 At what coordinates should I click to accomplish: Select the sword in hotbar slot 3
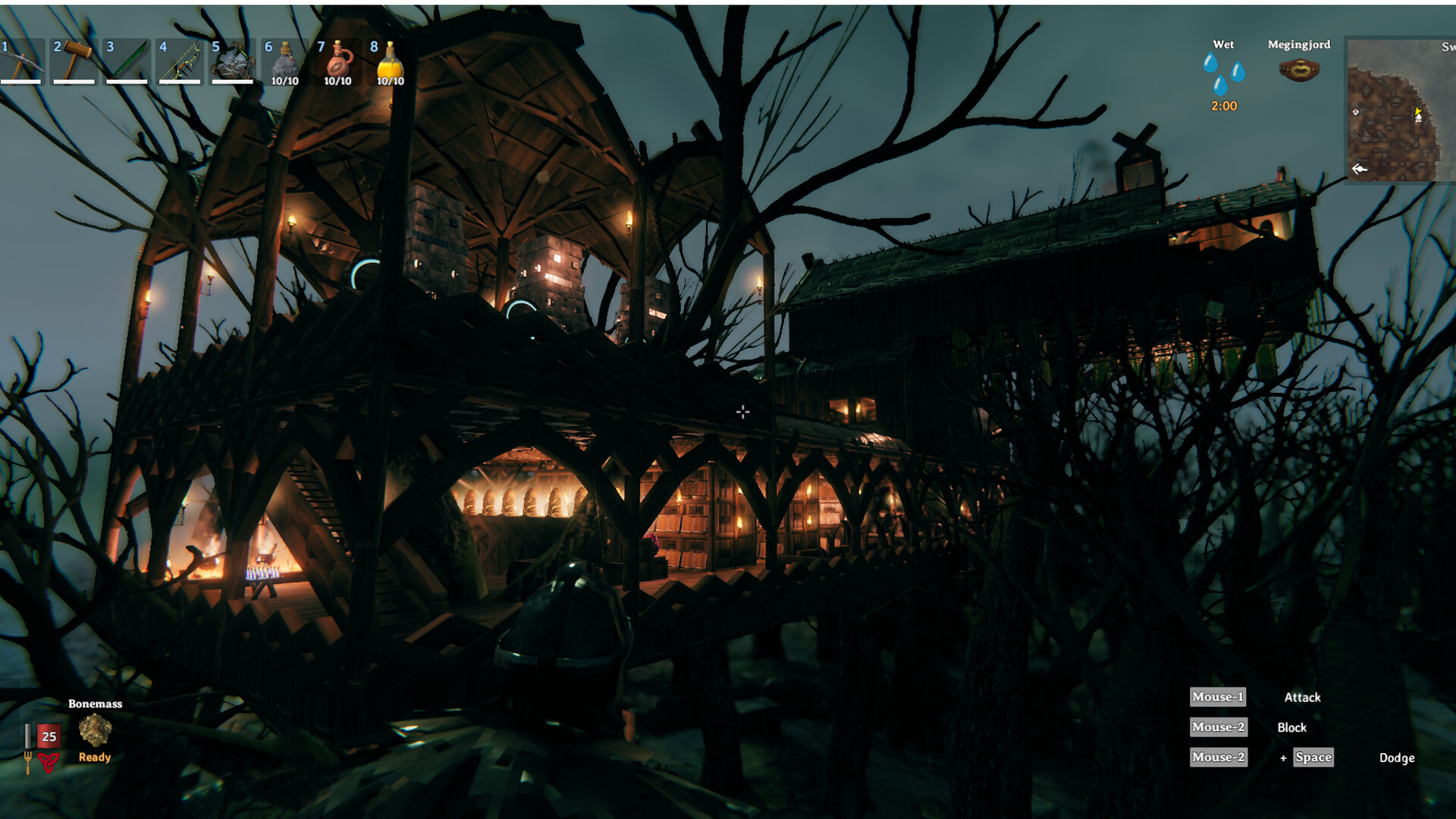click(125, 61)
